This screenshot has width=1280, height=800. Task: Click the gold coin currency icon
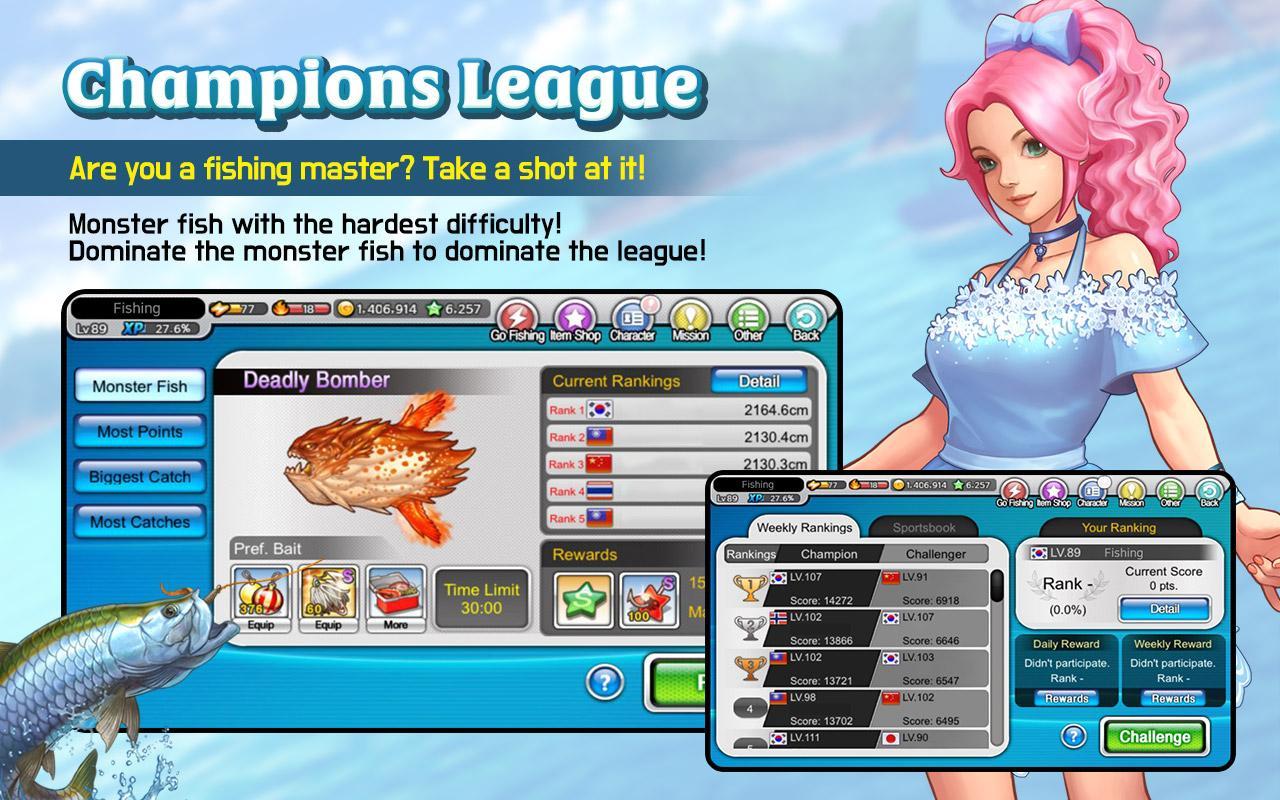(346, 309)
